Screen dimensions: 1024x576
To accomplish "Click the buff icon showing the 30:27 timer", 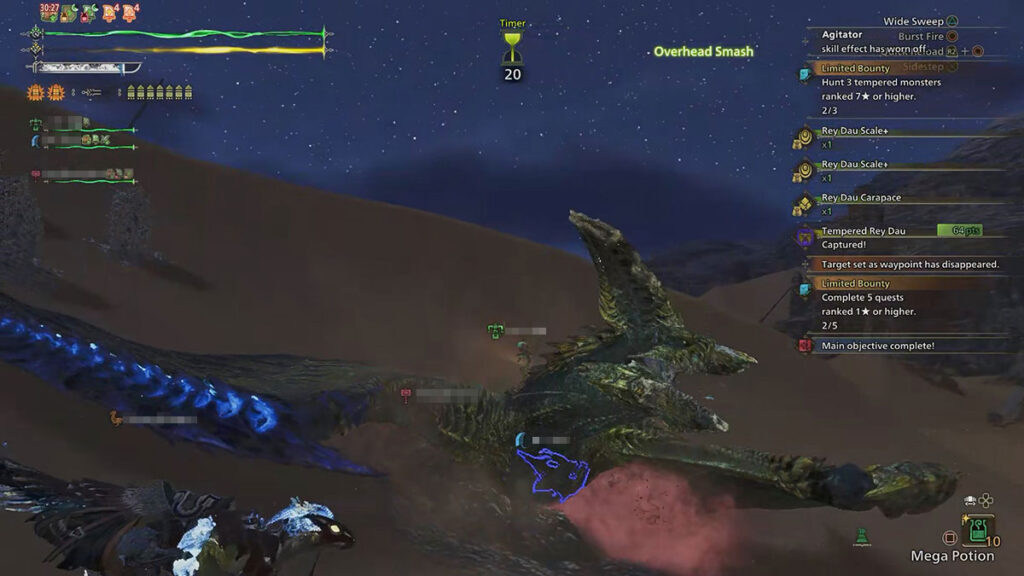I will [x=49, y=12].
